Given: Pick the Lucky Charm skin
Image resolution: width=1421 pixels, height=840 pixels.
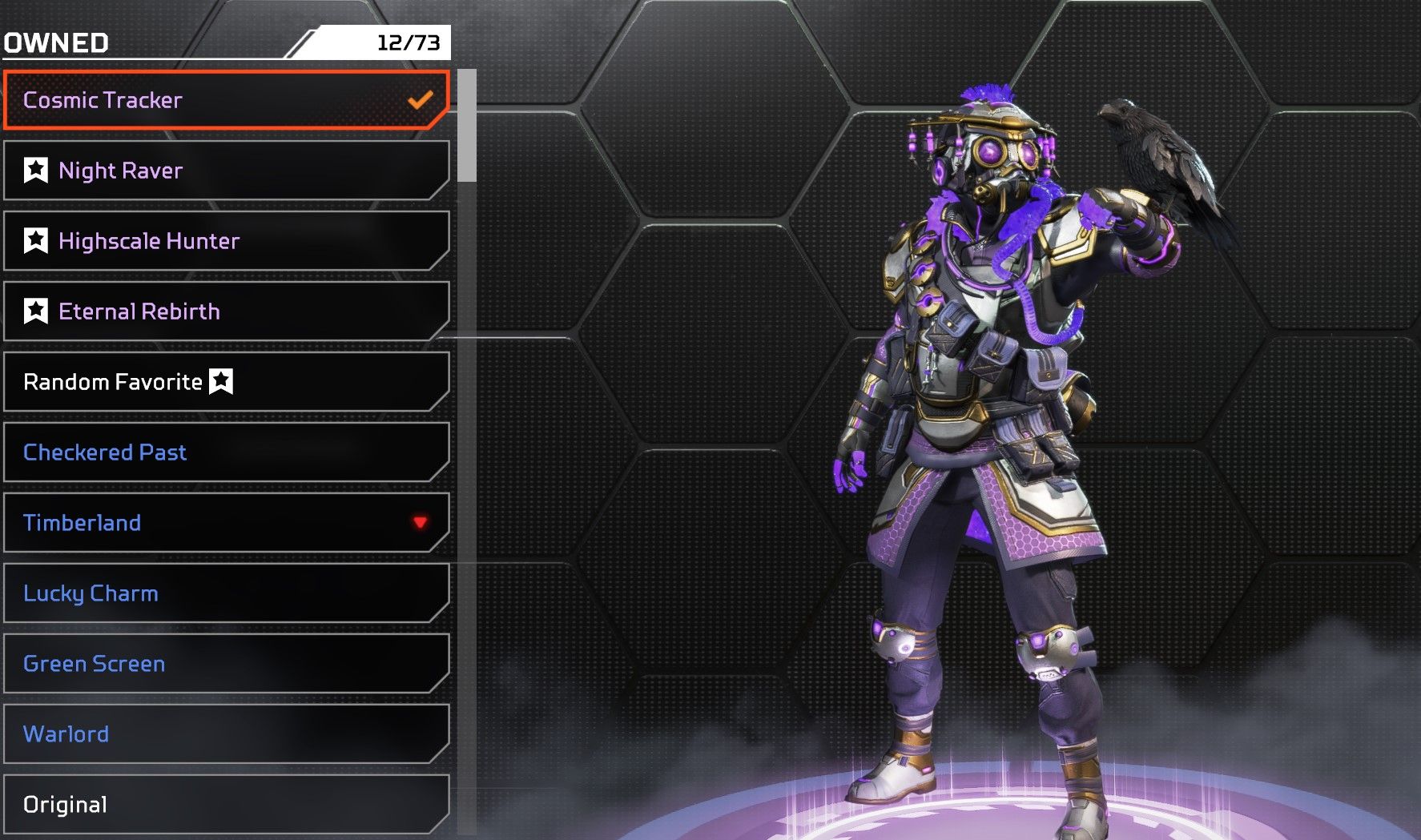Looking at the screenshot, I should [226, 593].
